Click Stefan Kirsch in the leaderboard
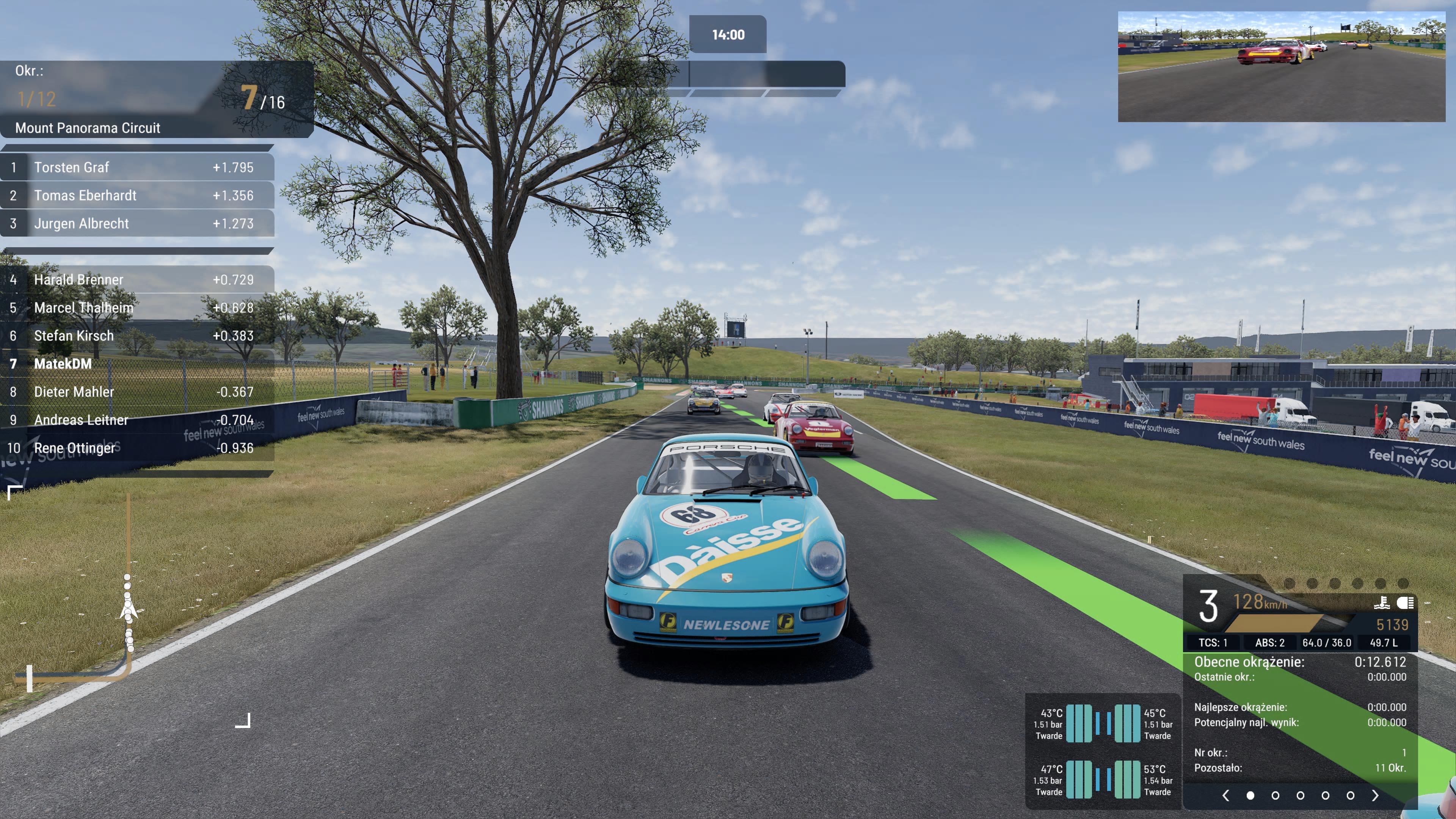This screenshot has height=819, width=1456. 137,336
